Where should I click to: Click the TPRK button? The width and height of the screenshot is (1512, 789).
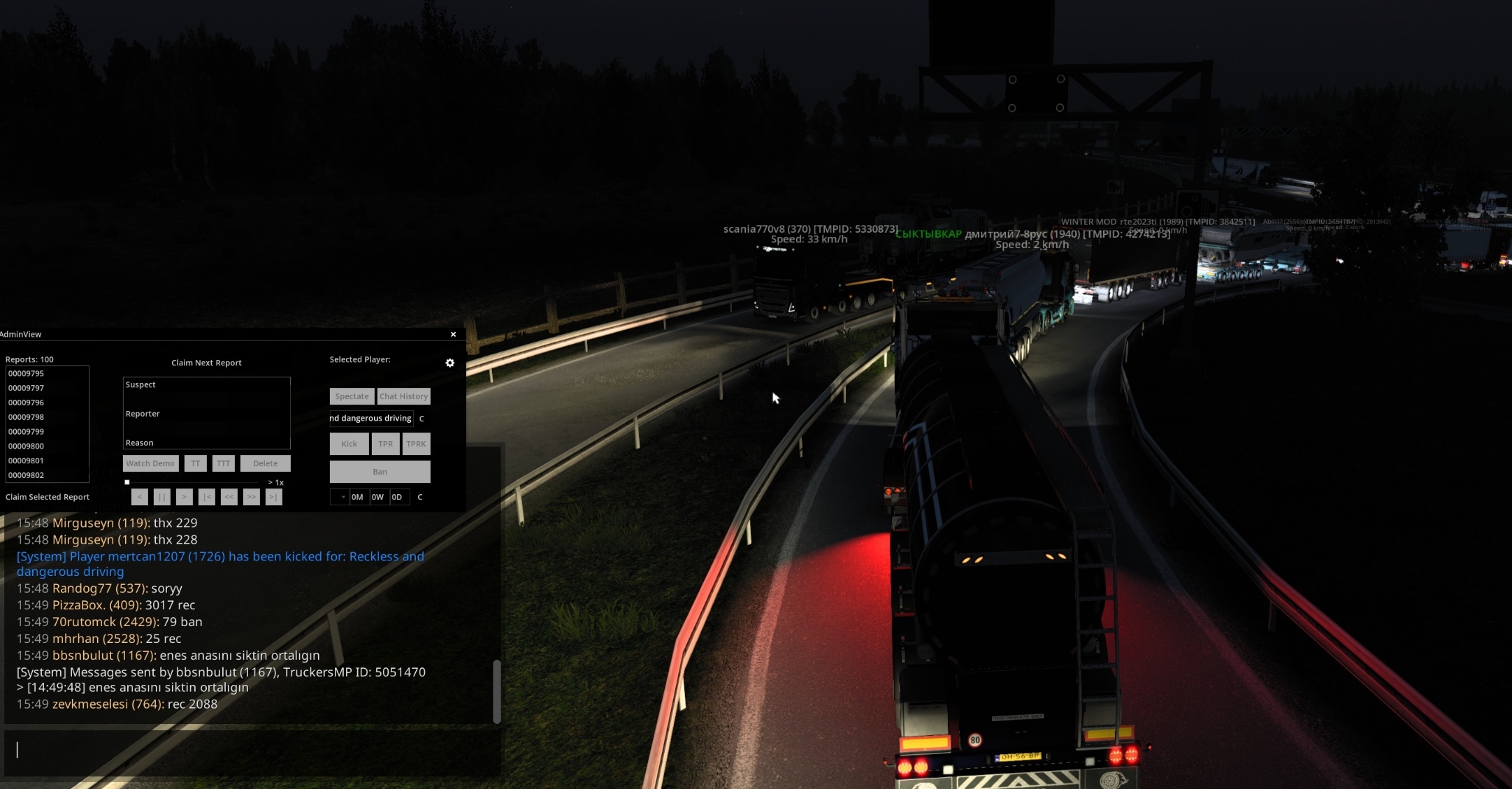(x=416, y=444)
